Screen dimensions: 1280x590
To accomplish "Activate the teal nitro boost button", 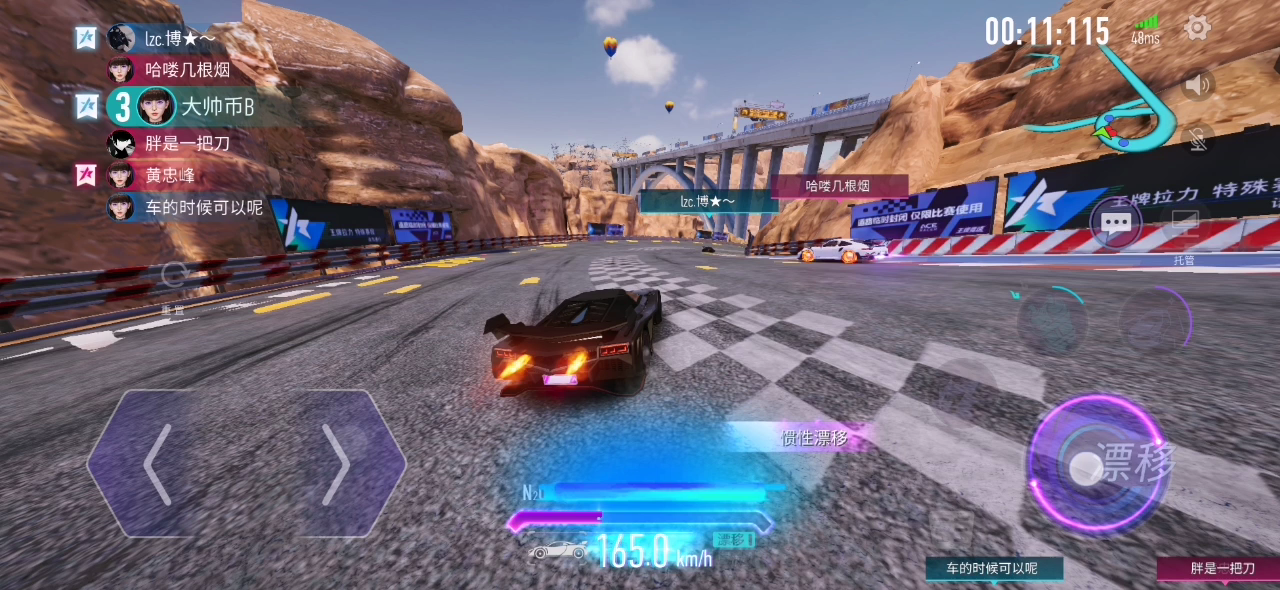I will click(x=1052, y=322).
